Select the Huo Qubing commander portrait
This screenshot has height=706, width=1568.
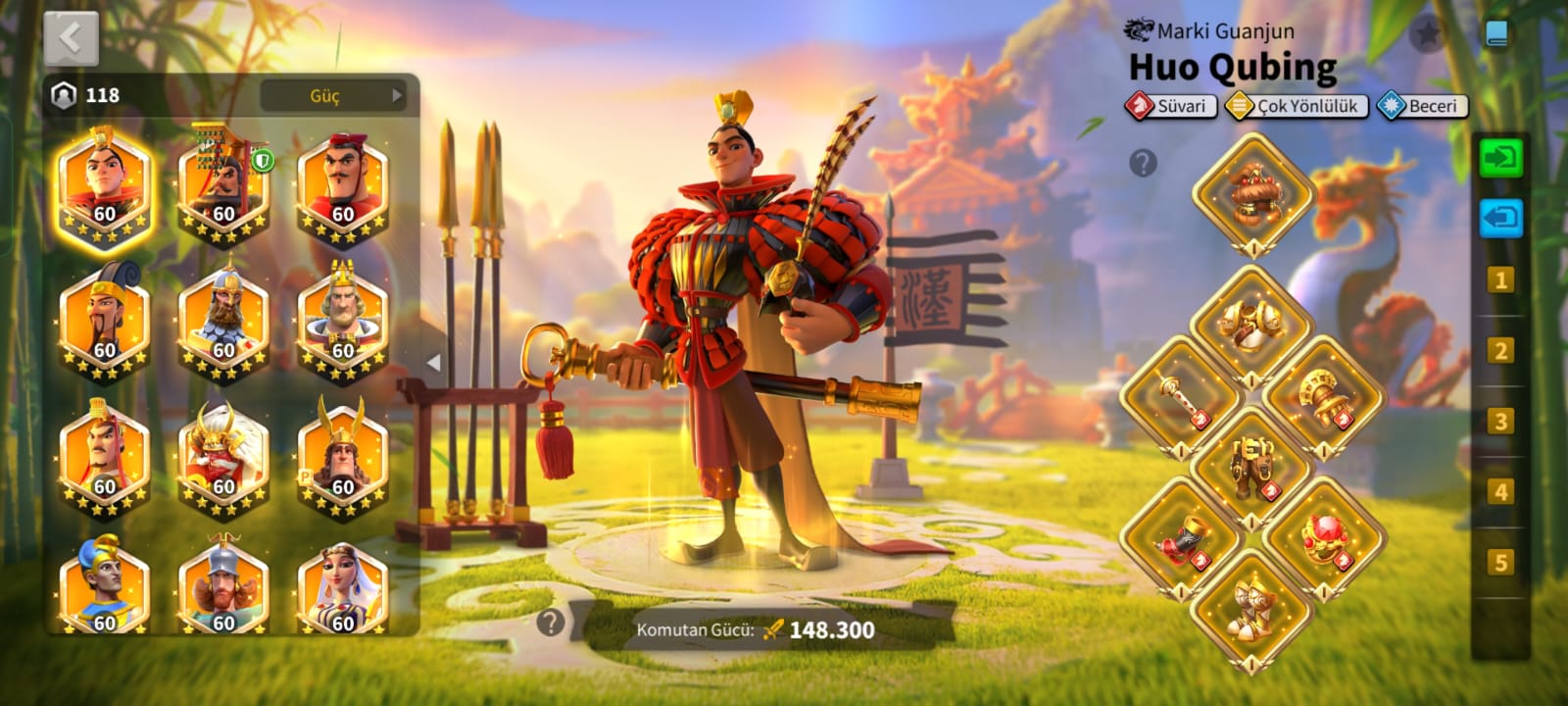click(x=104, y=188)
